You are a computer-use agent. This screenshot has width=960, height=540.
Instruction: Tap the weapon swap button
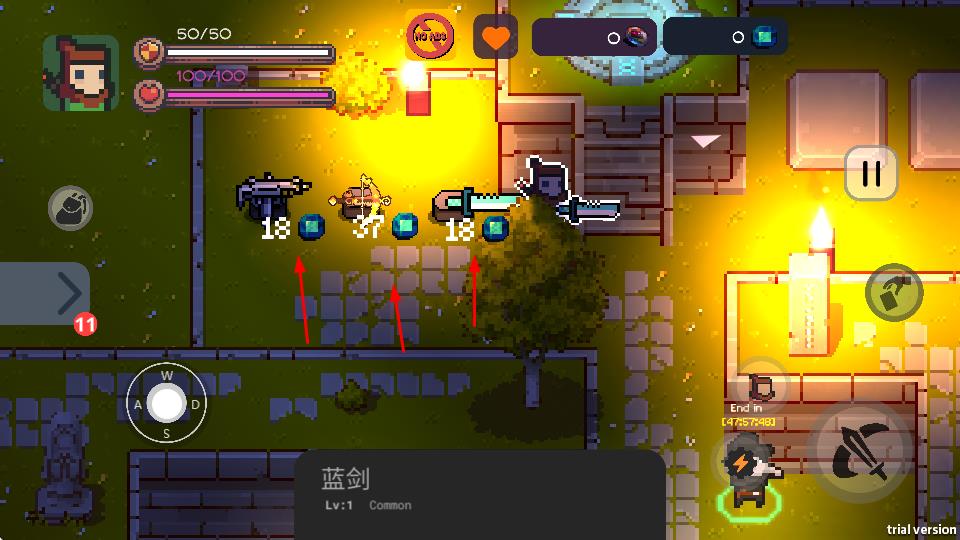click(894, 293)
